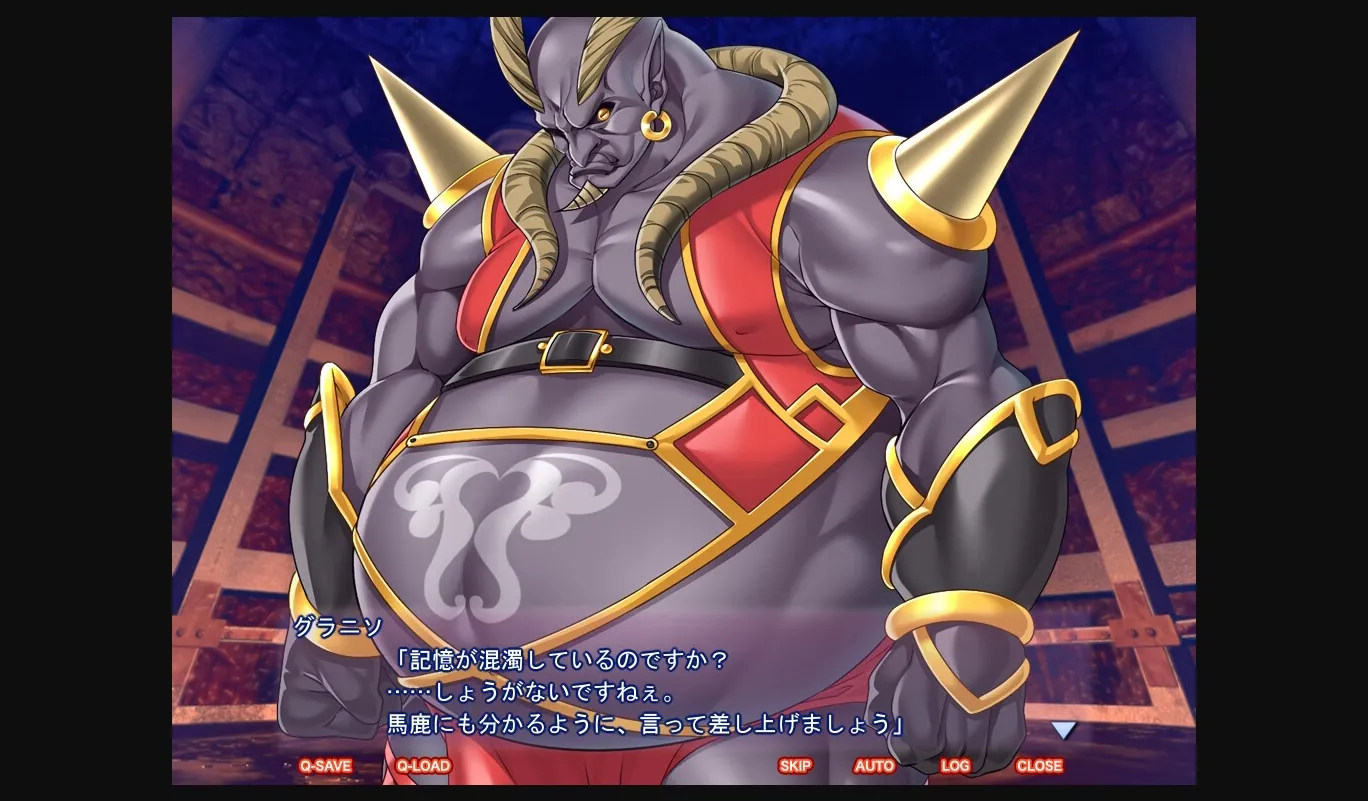The image size is (1368, 801).
Task: Click the triangle indicator to advance dialogue
Action: tap(1063, 729)
